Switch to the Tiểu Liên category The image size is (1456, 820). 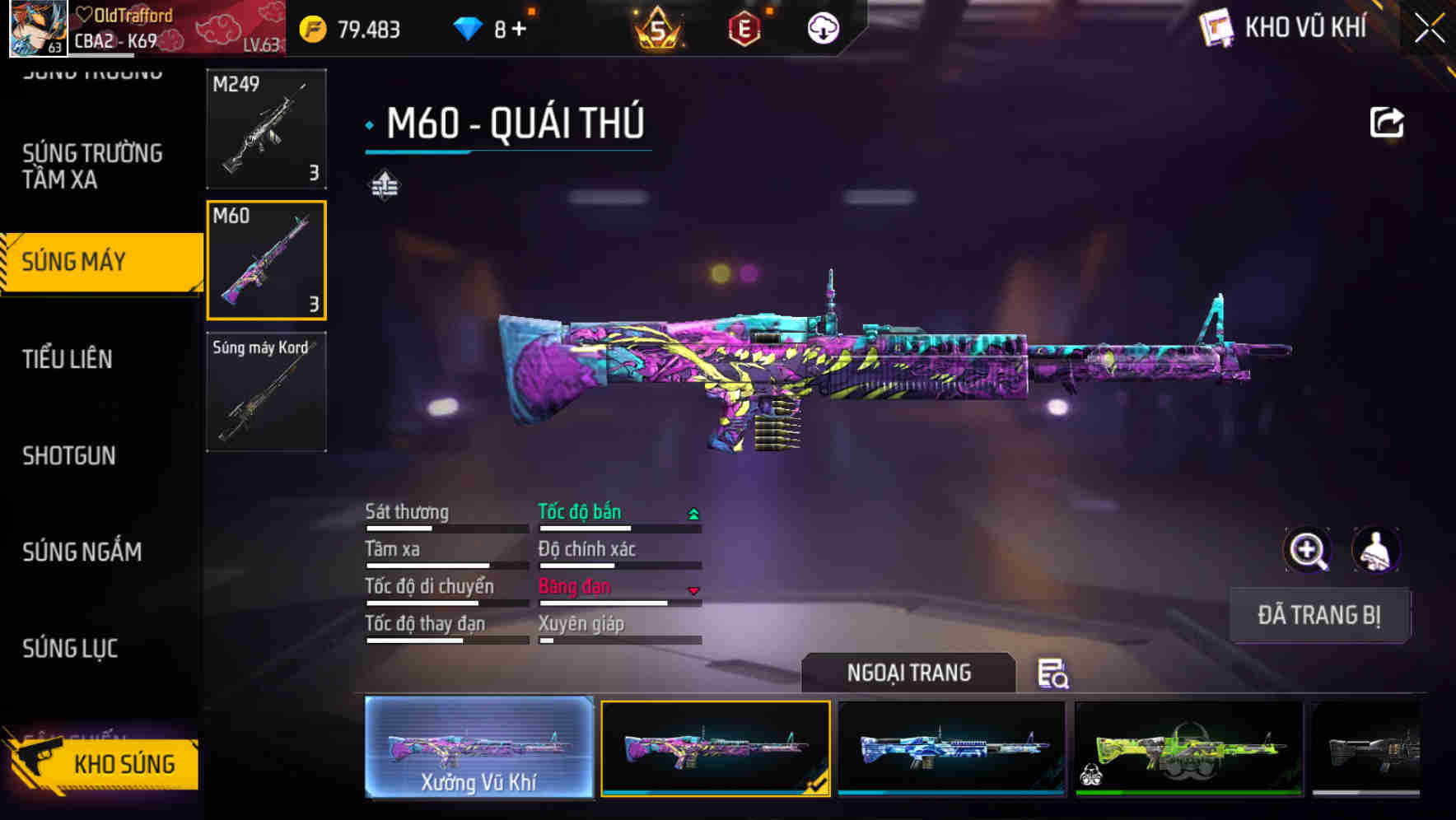click(x=68, y=359)
